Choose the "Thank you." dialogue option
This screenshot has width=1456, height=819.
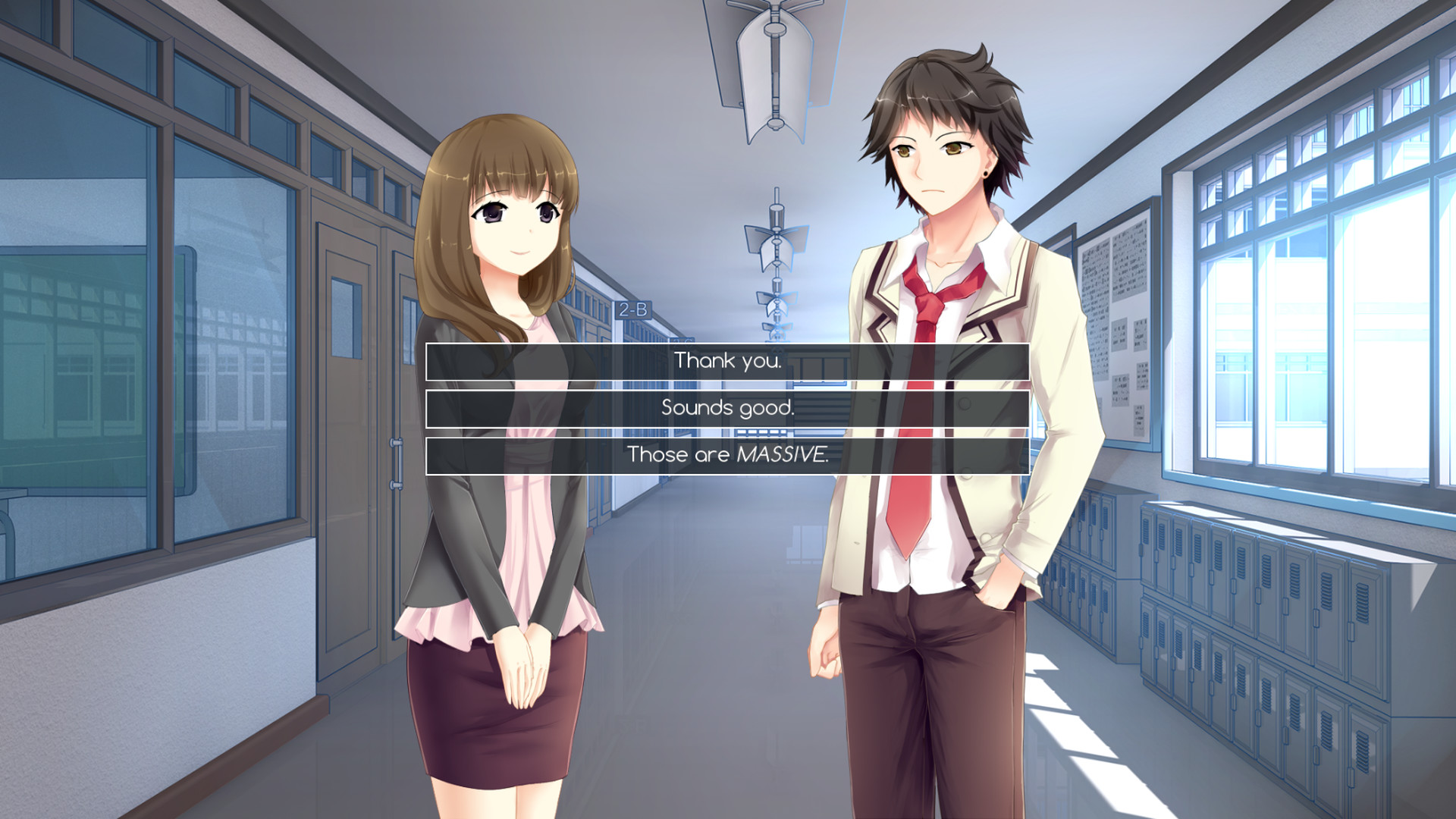(726, 362)
